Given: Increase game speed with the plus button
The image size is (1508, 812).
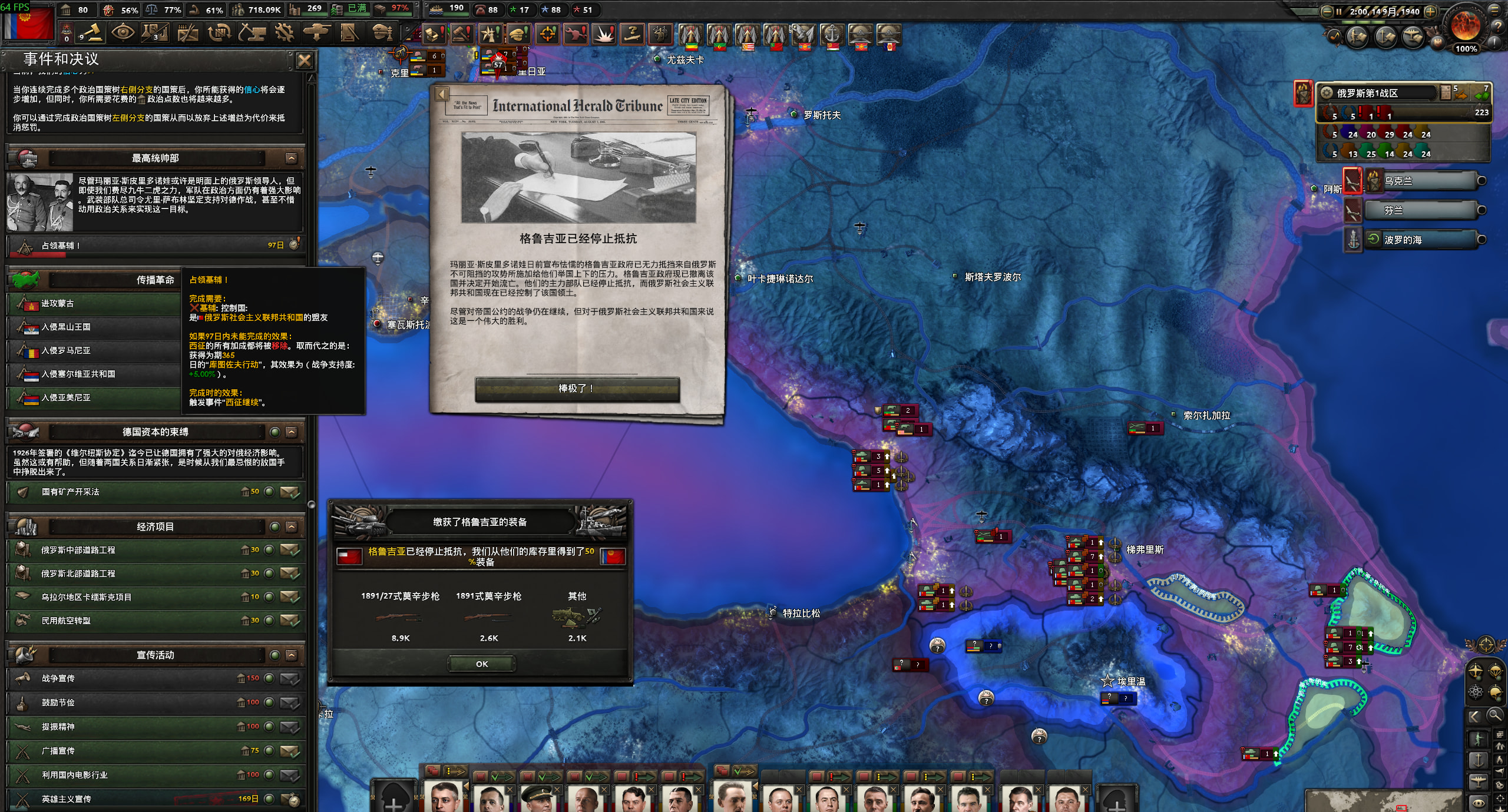Looking at the screenshot, I should pos(1430,11).
